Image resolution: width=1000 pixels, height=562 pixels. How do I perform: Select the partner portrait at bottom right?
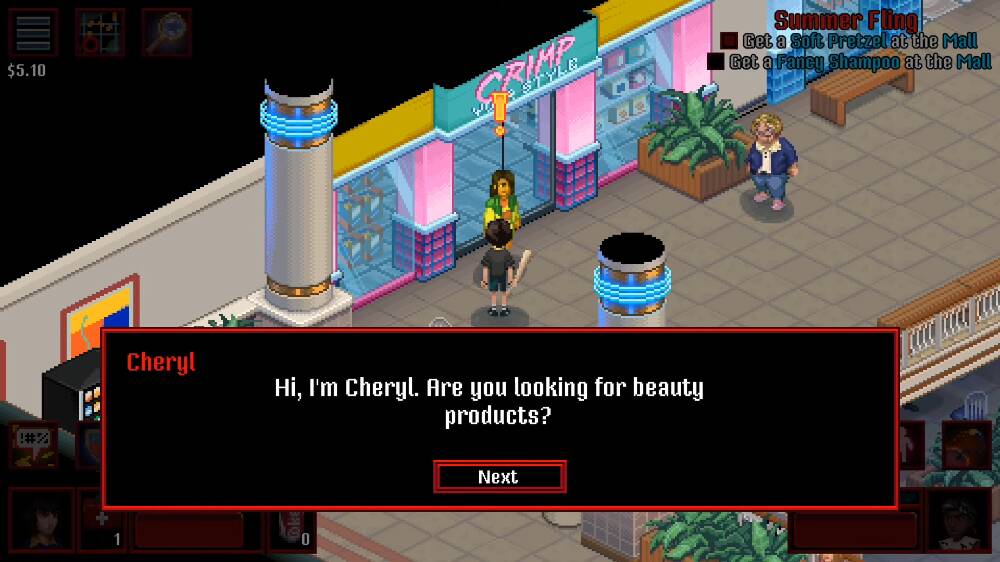coord(959,519)
